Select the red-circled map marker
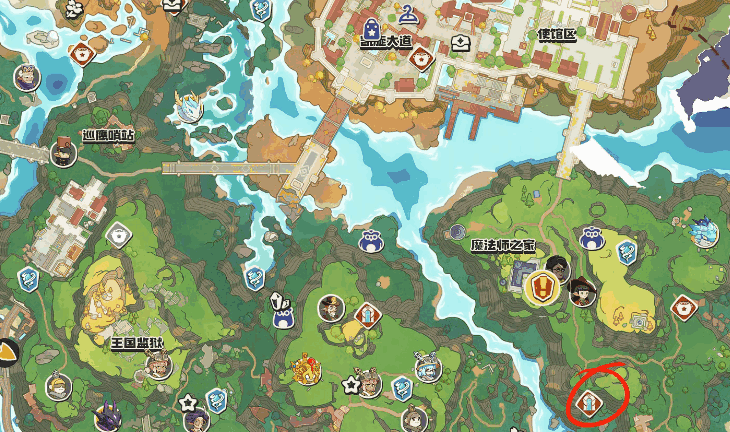The width and height of the screenshot is (730, 432). click(x=589, y=403)
